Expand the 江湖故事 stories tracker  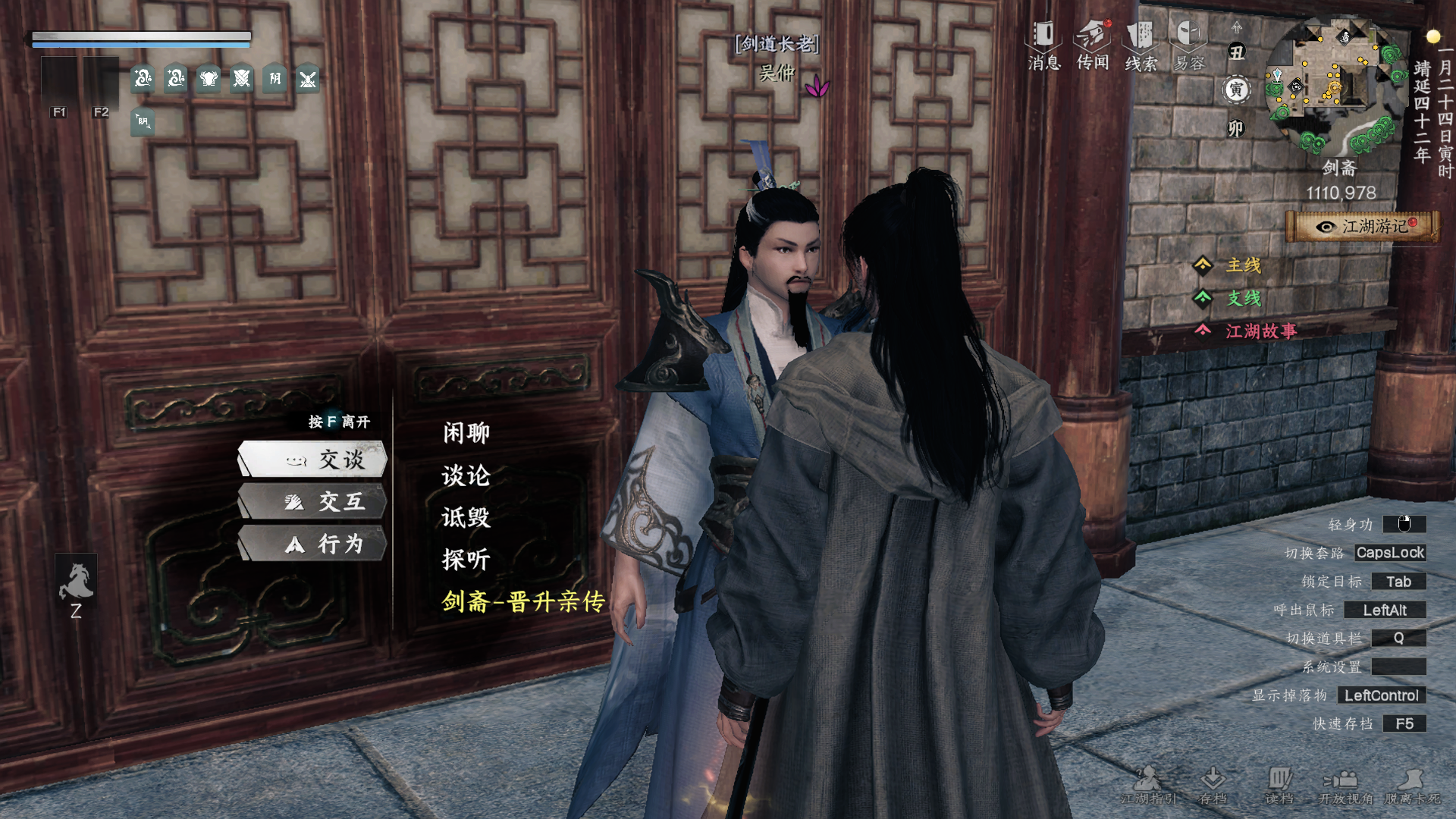point(1260,331)
